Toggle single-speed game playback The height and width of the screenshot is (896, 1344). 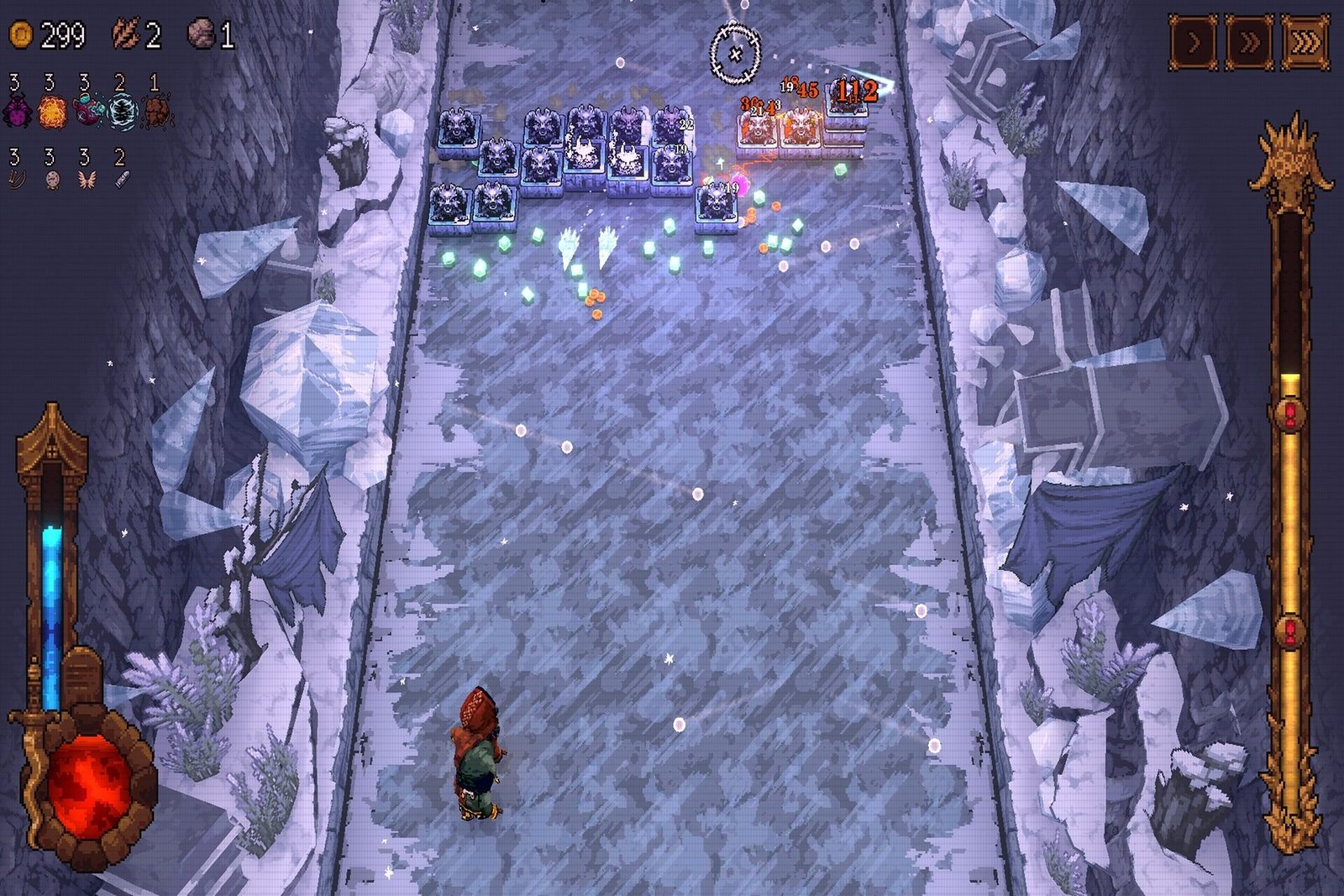(x=1191, y=38)
